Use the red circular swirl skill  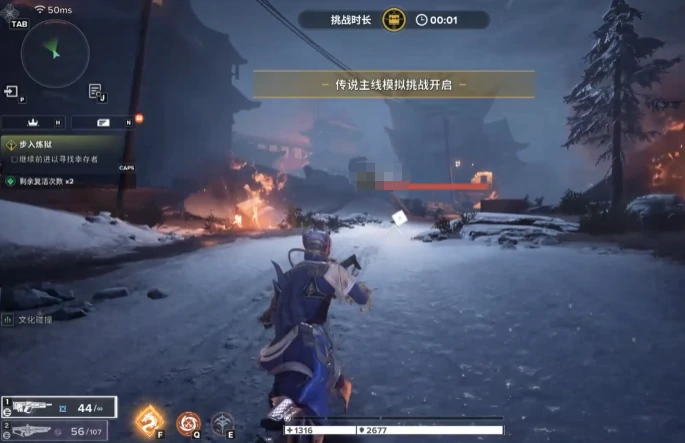click(187, 423)
